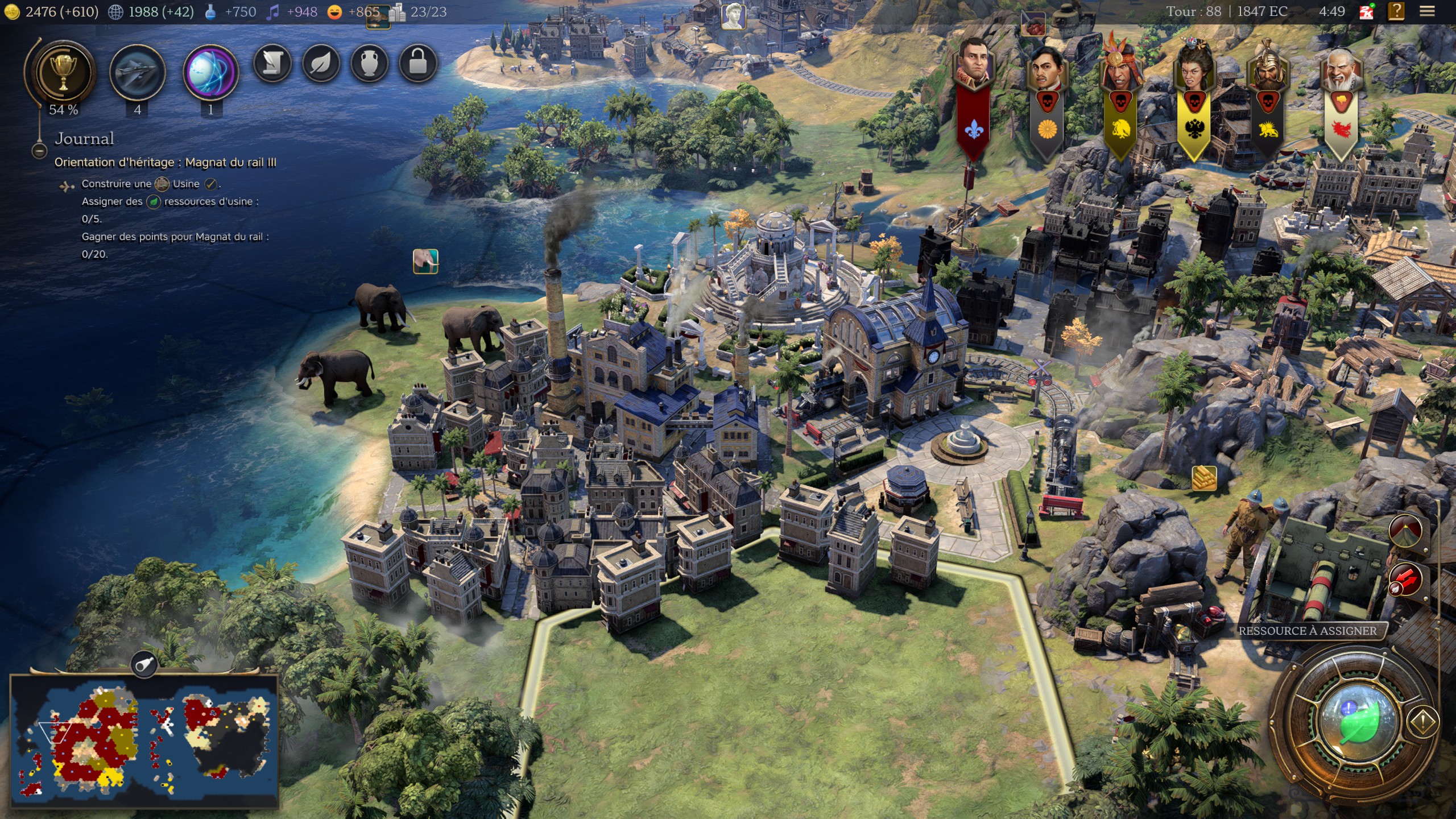The width and height of the screenshot is (1456, 819).
Task: Collapse the Journal quest tracker
Action: click(x=39, y=151)
